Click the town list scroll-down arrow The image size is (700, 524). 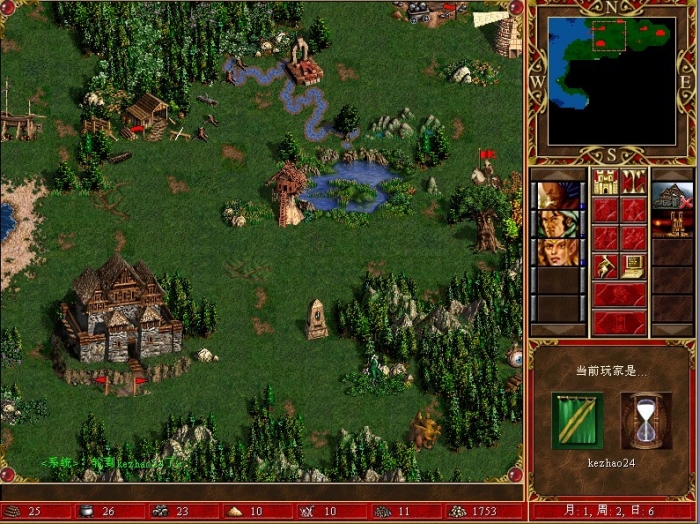672,329
